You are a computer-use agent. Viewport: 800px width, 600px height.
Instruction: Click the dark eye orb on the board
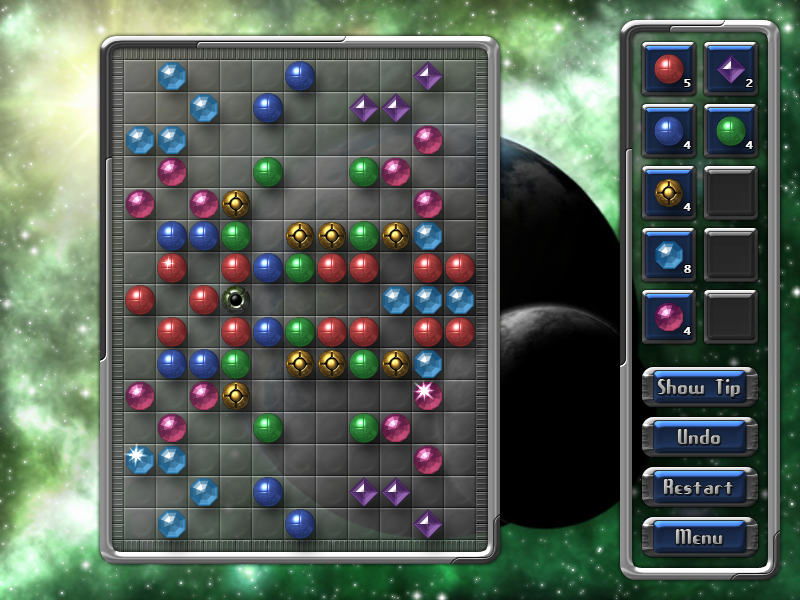coord(236,299)
